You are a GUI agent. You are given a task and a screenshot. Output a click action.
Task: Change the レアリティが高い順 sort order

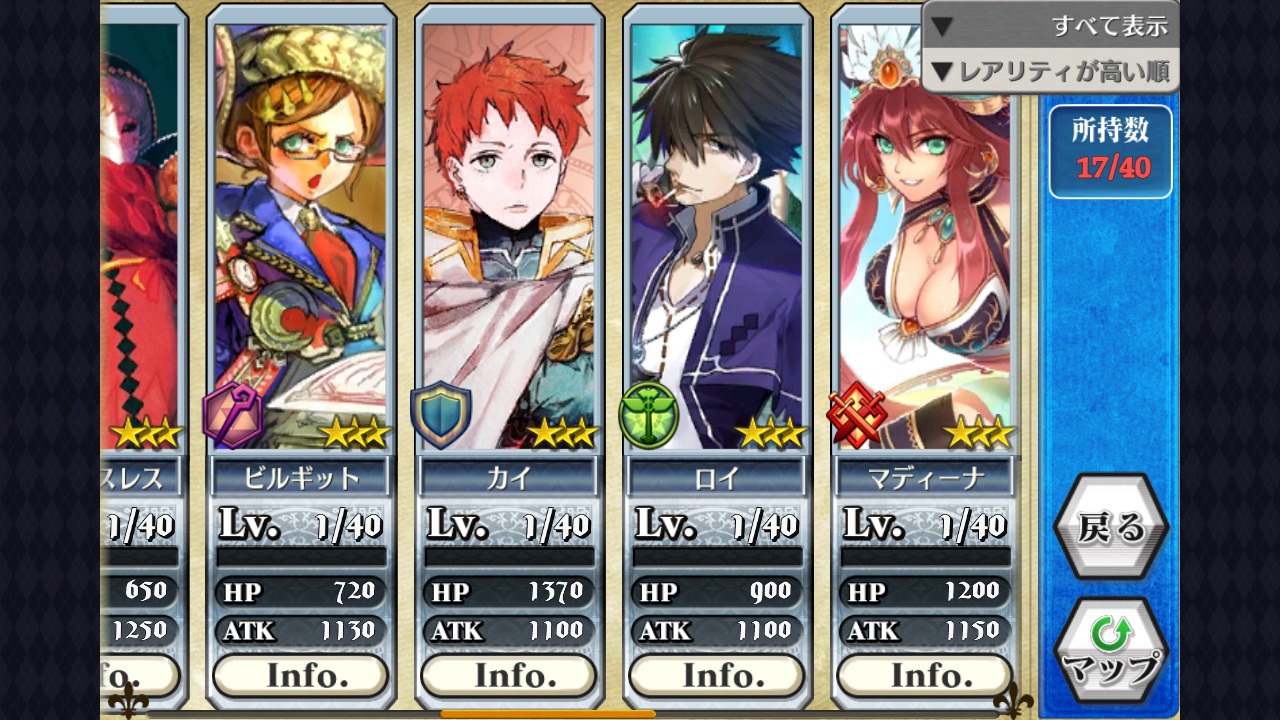point(1050,72)
